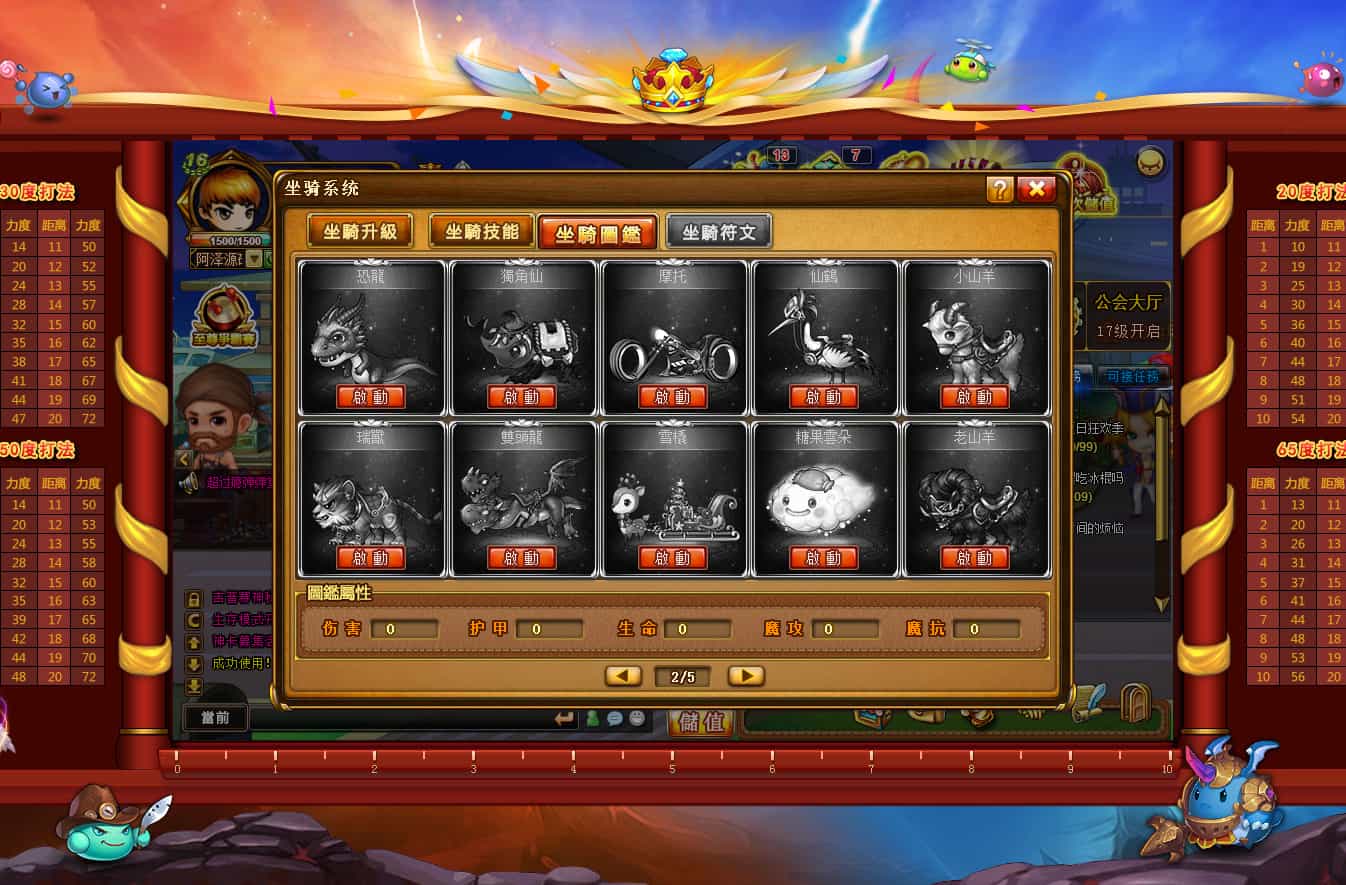Activate the 老山羊 mount
The image size is (1346, 885).
pyautogui.click(x=975, y=558)
